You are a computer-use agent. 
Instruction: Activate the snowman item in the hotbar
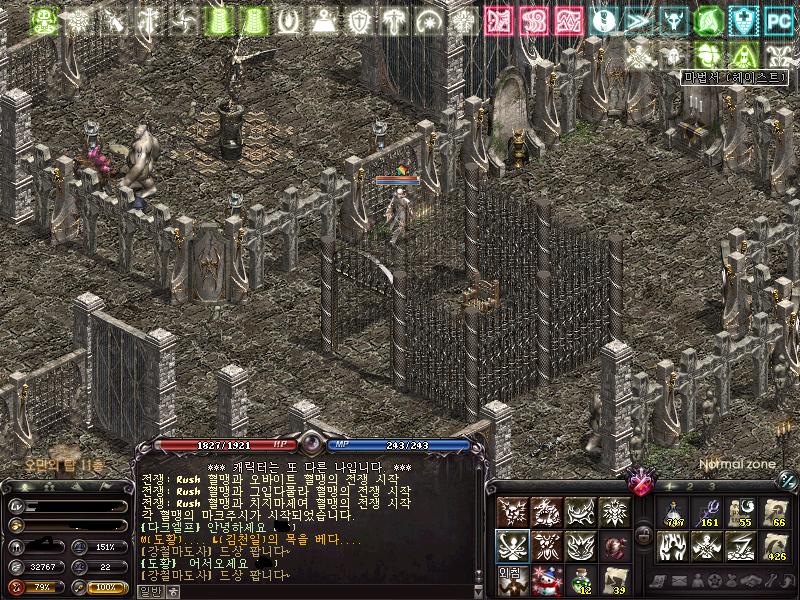tap(546, 581)
